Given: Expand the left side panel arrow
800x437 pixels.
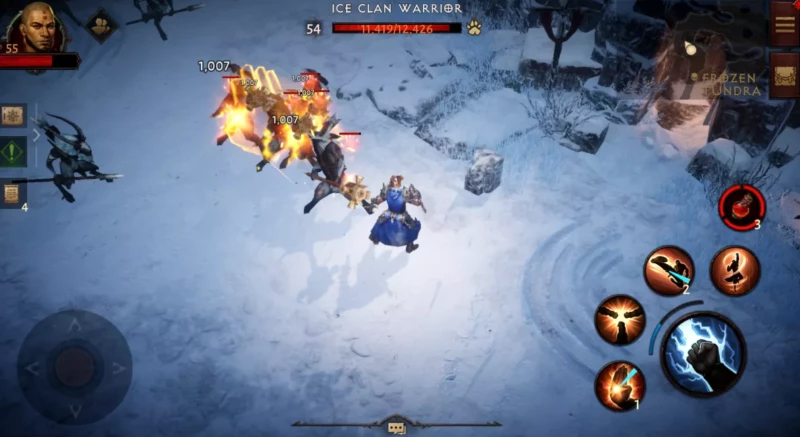Looking at the screenshot, I should (x=37, y=134).
